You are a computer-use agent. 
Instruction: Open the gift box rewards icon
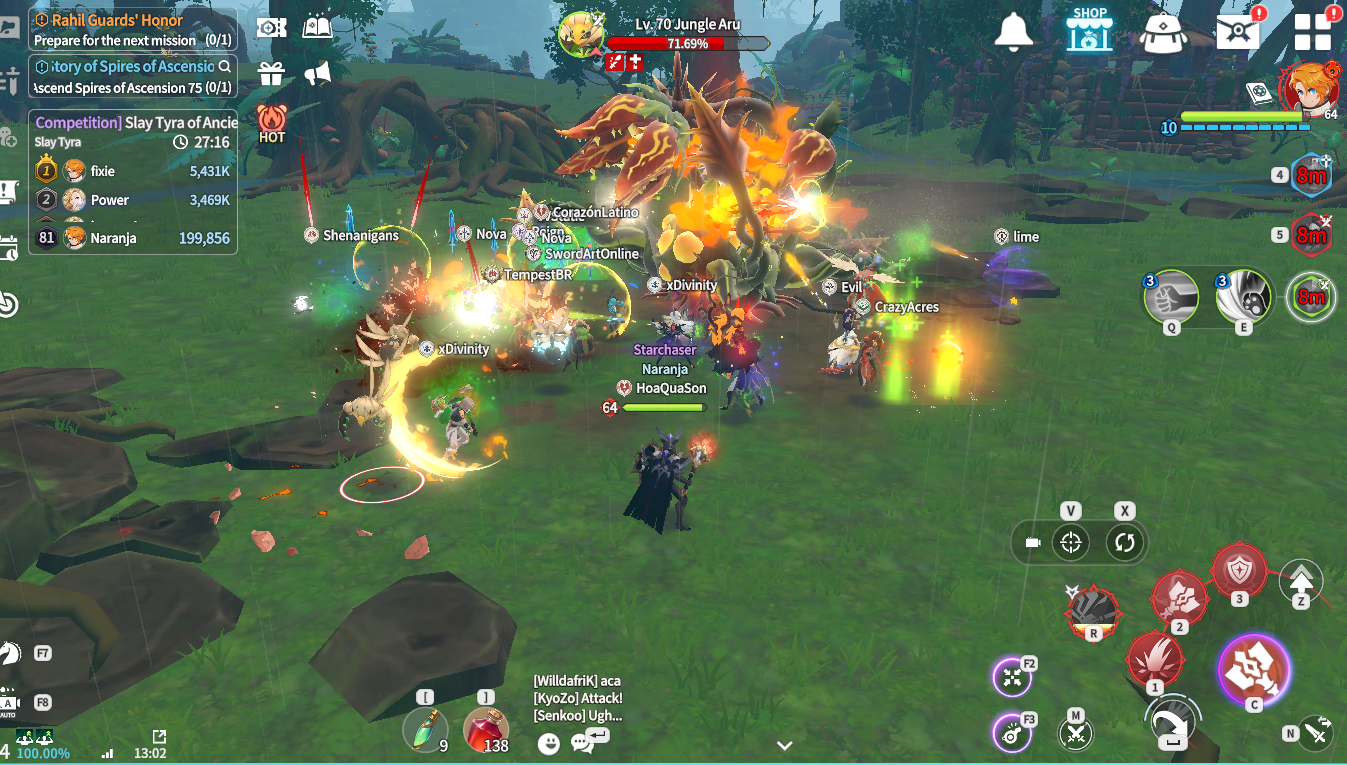click(271, 73)
